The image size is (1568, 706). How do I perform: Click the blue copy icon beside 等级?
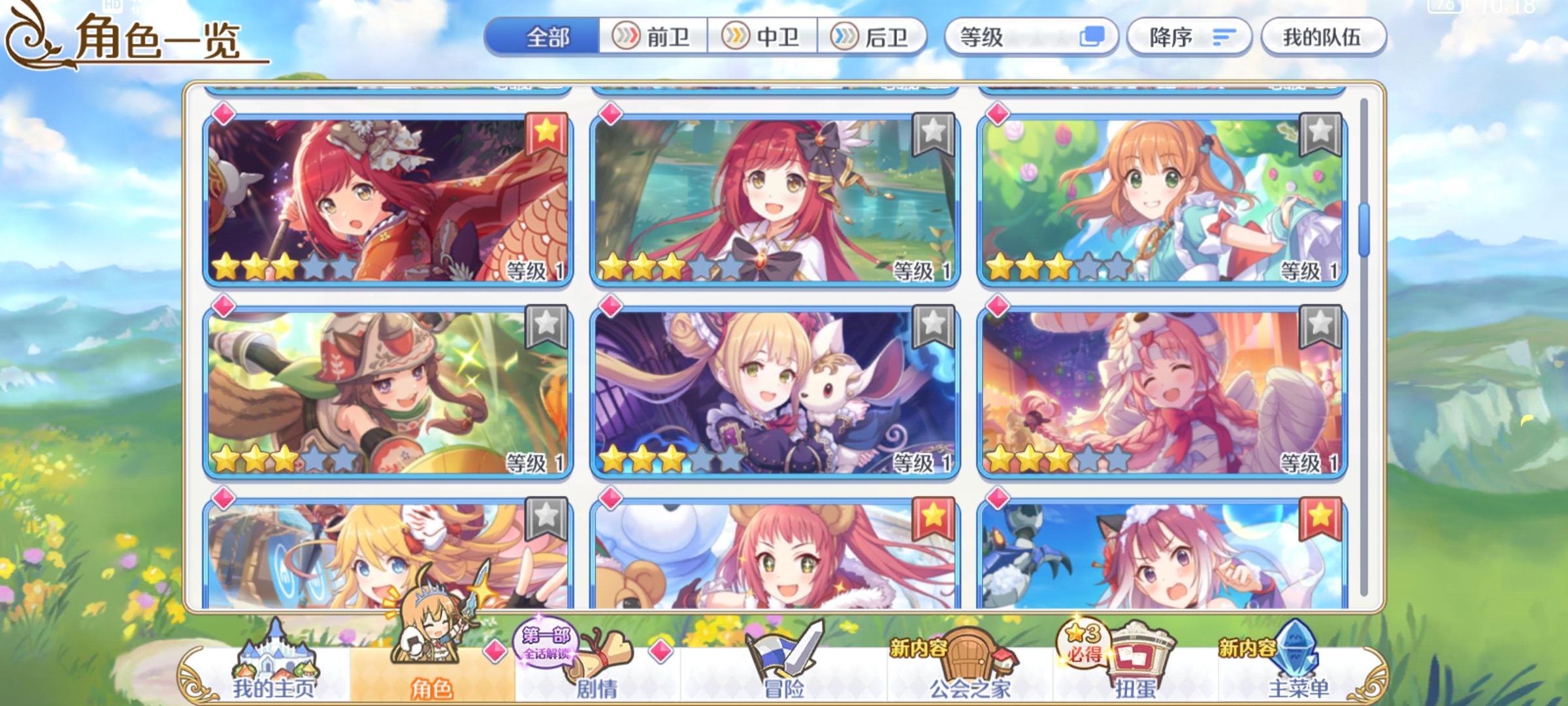tap(1094, 37)
